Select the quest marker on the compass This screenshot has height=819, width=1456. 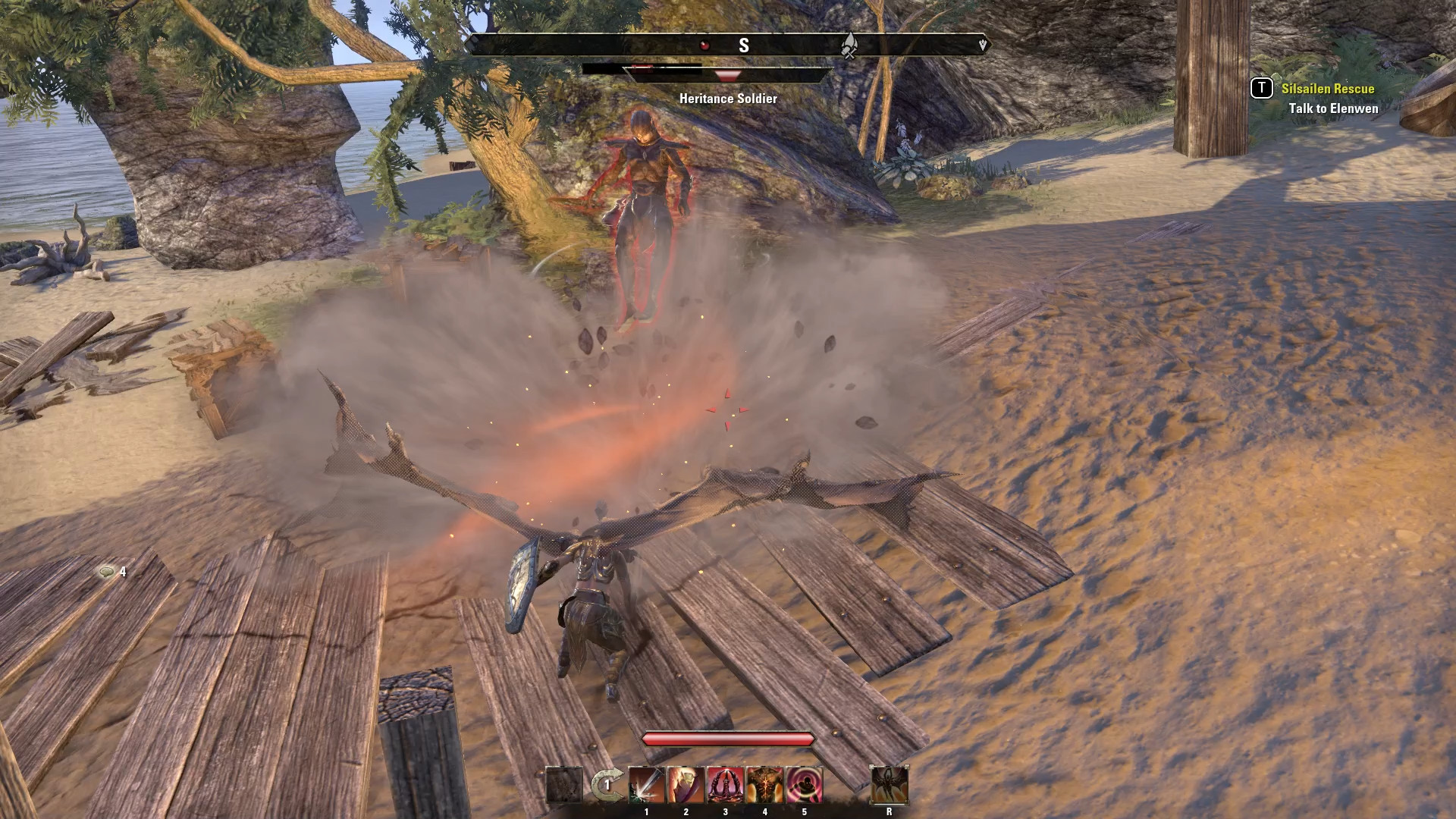click(849, 45)
